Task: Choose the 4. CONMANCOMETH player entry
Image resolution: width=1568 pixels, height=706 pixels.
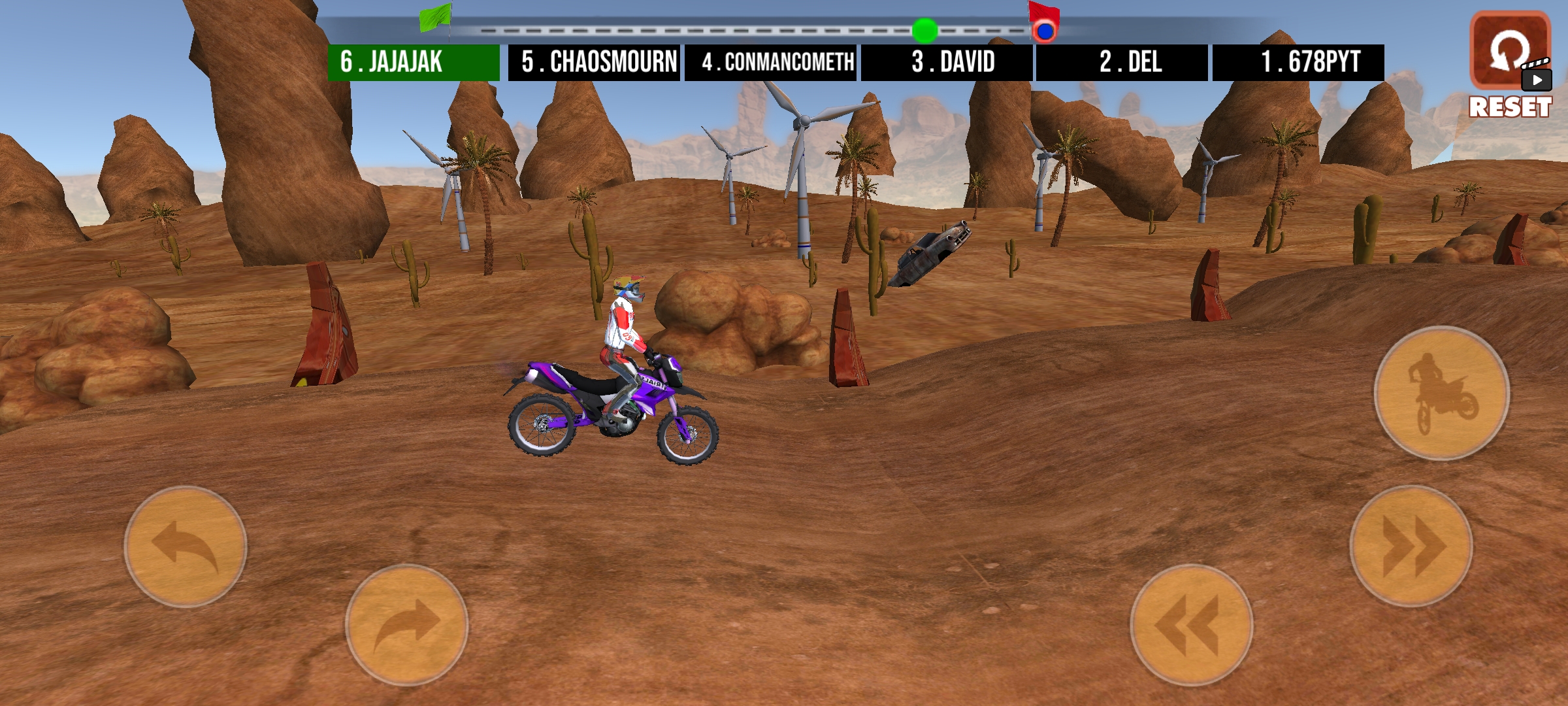Action: 770,63
